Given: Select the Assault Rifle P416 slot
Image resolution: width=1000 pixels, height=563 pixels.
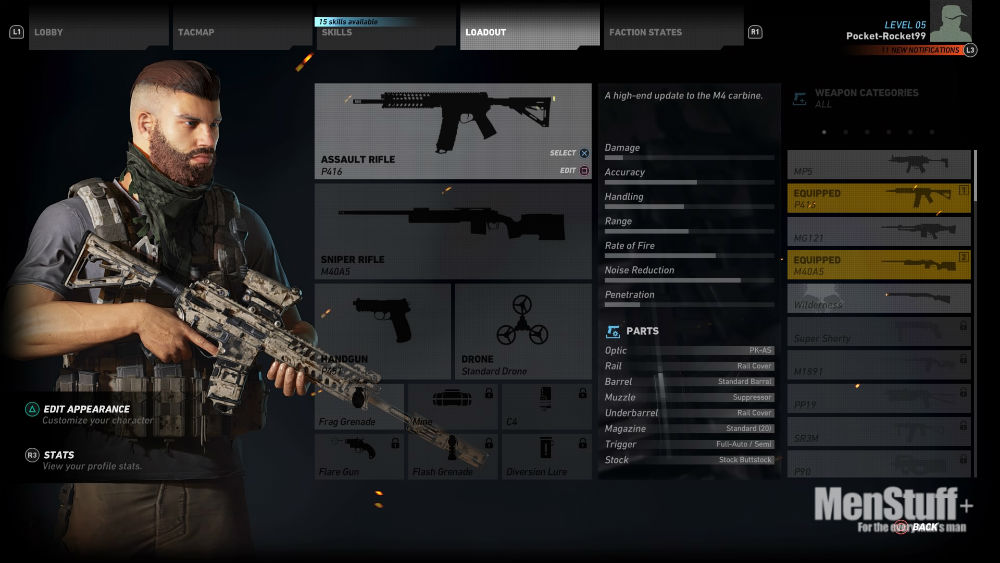Looking at the screenshot, I should pyautogui.click(x=453, y=130).
